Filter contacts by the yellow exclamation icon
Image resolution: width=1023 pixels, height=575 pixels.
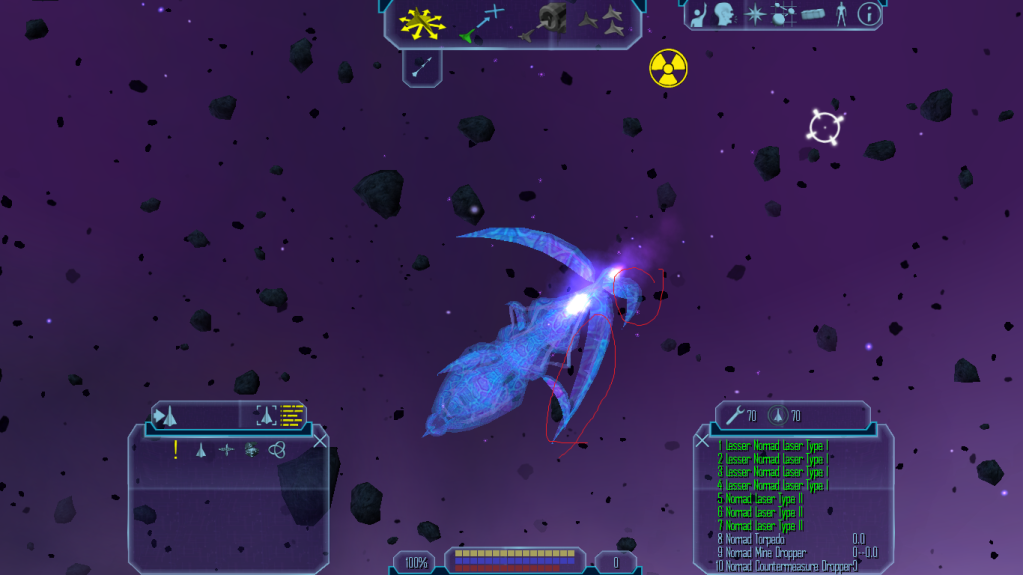[176, 450]
